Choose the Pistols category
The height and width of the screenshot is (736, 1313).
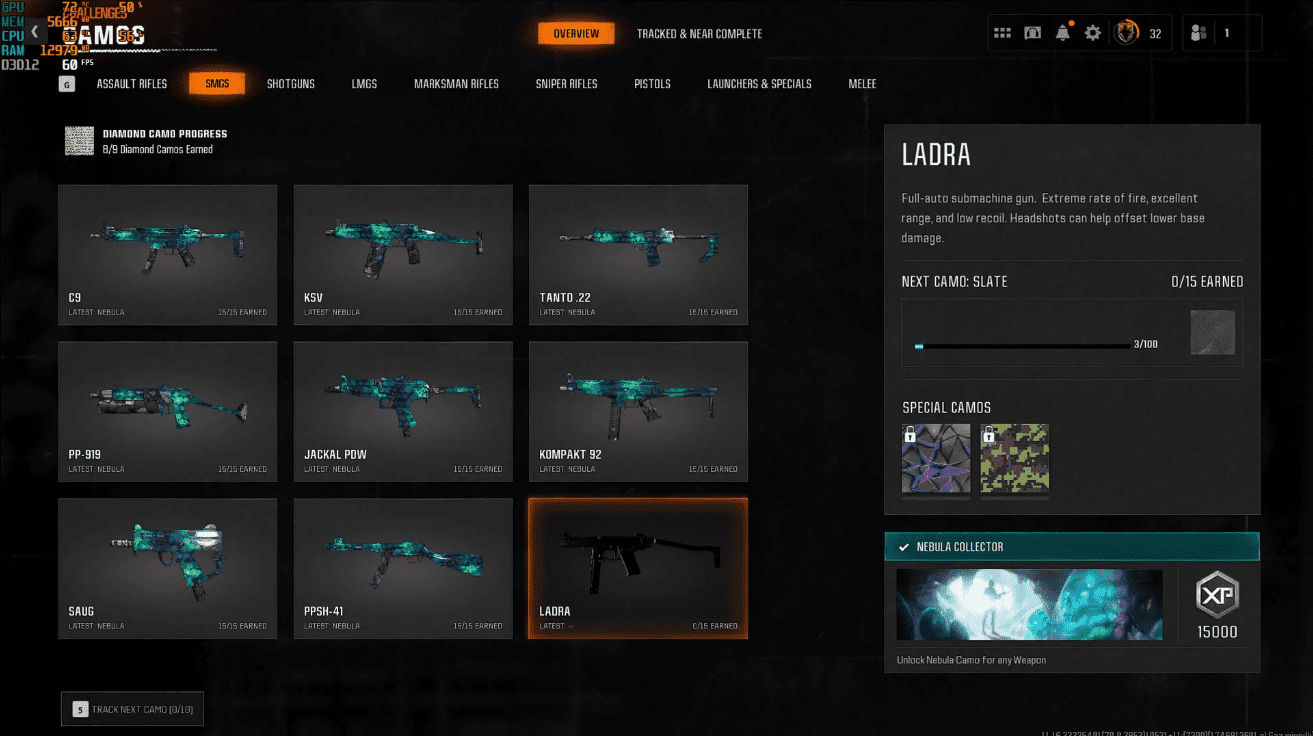coord(652,84)
